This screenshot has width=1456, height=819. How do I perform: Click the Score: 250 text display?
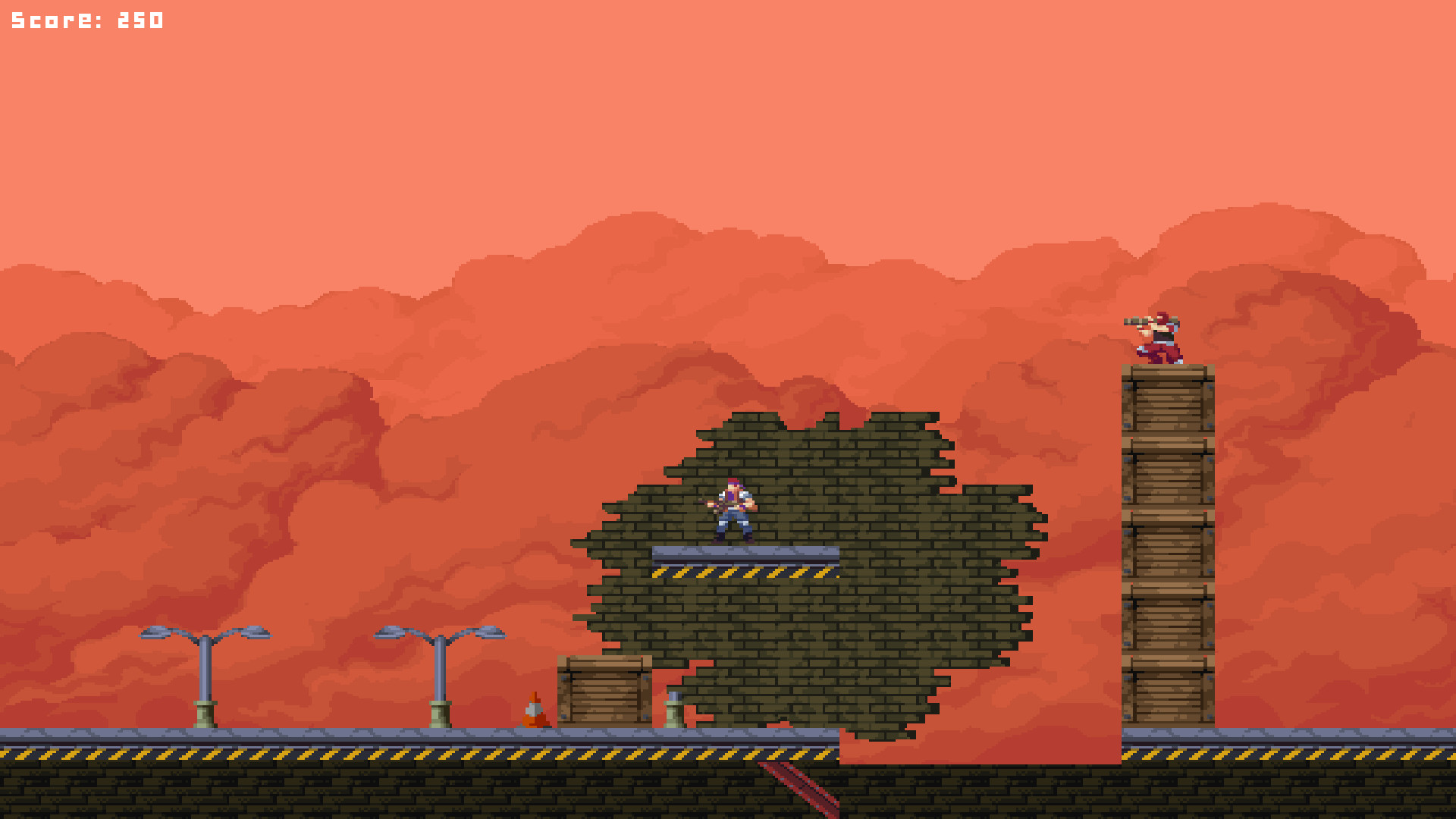point(86,19)
